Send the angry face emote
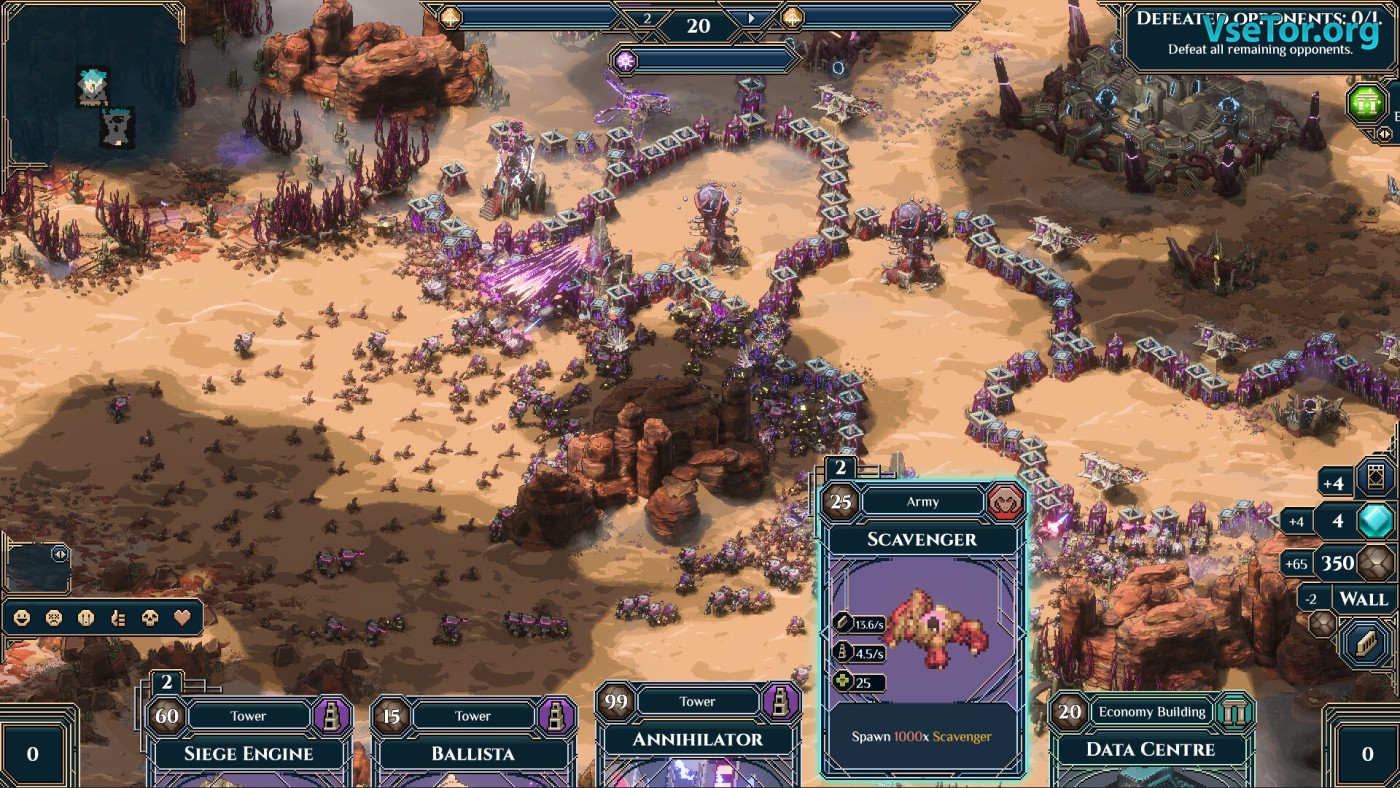Image resolution: width=1400 pixels, height=788 pixels. pyautogui.click(x=54, y=618)
